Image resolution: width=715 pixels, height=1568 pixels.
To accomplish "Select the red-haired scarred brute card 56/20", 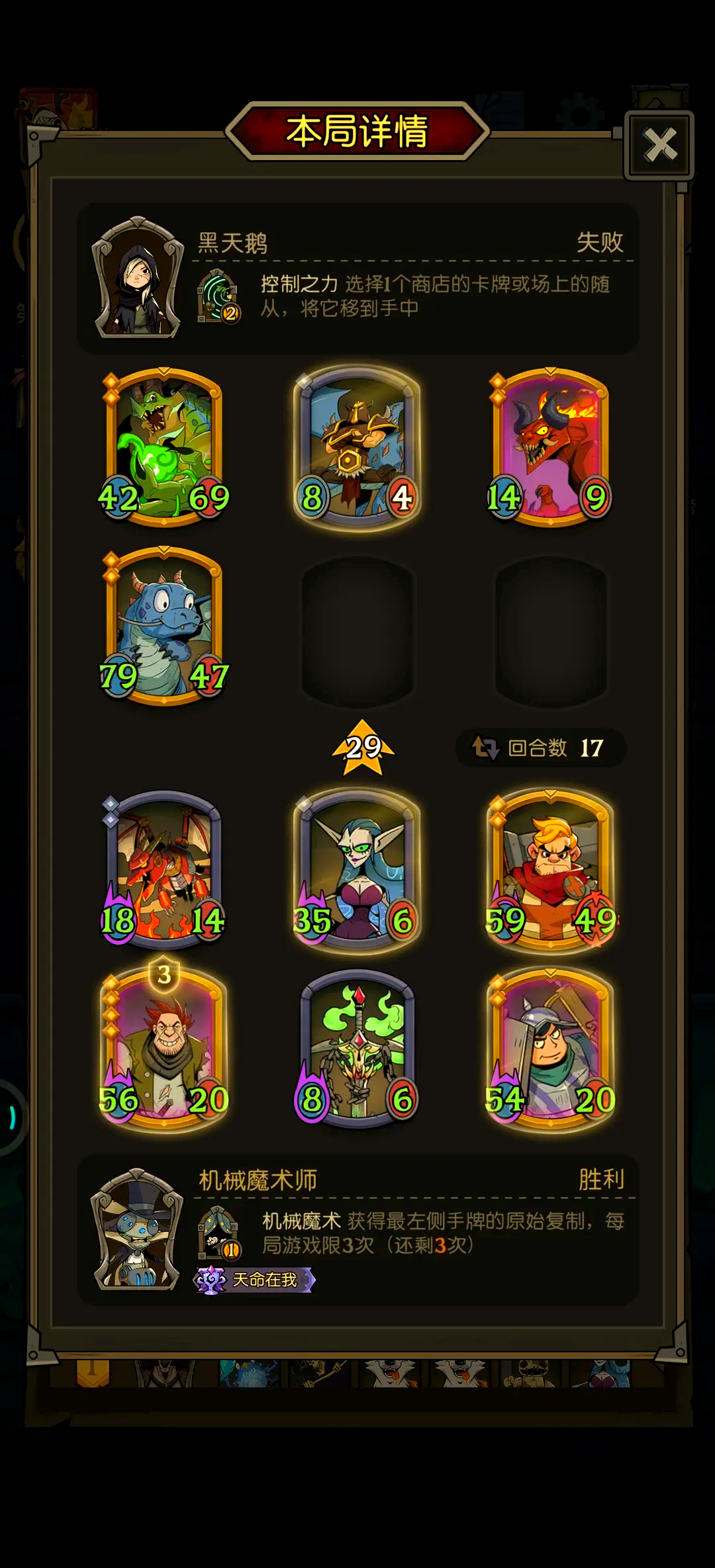I will (x=164, y=1049).
